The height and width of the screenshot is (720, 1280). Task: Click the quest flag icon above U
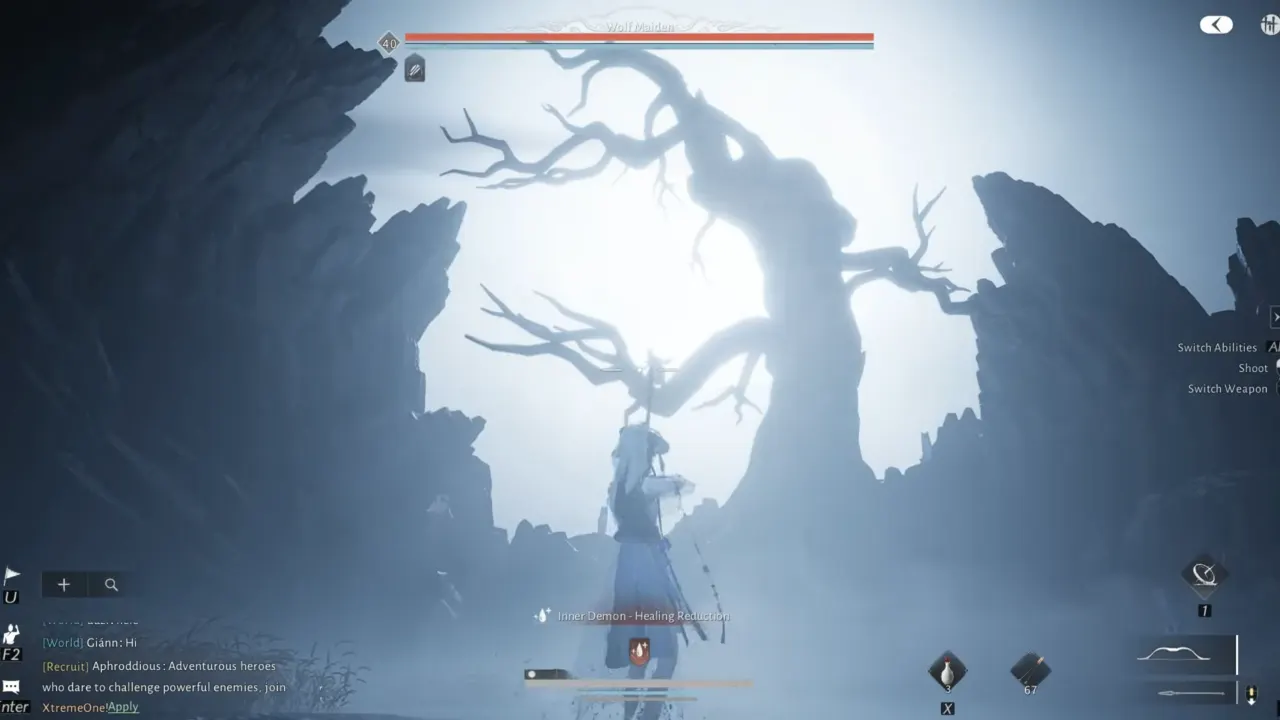(x=13, y=572)
